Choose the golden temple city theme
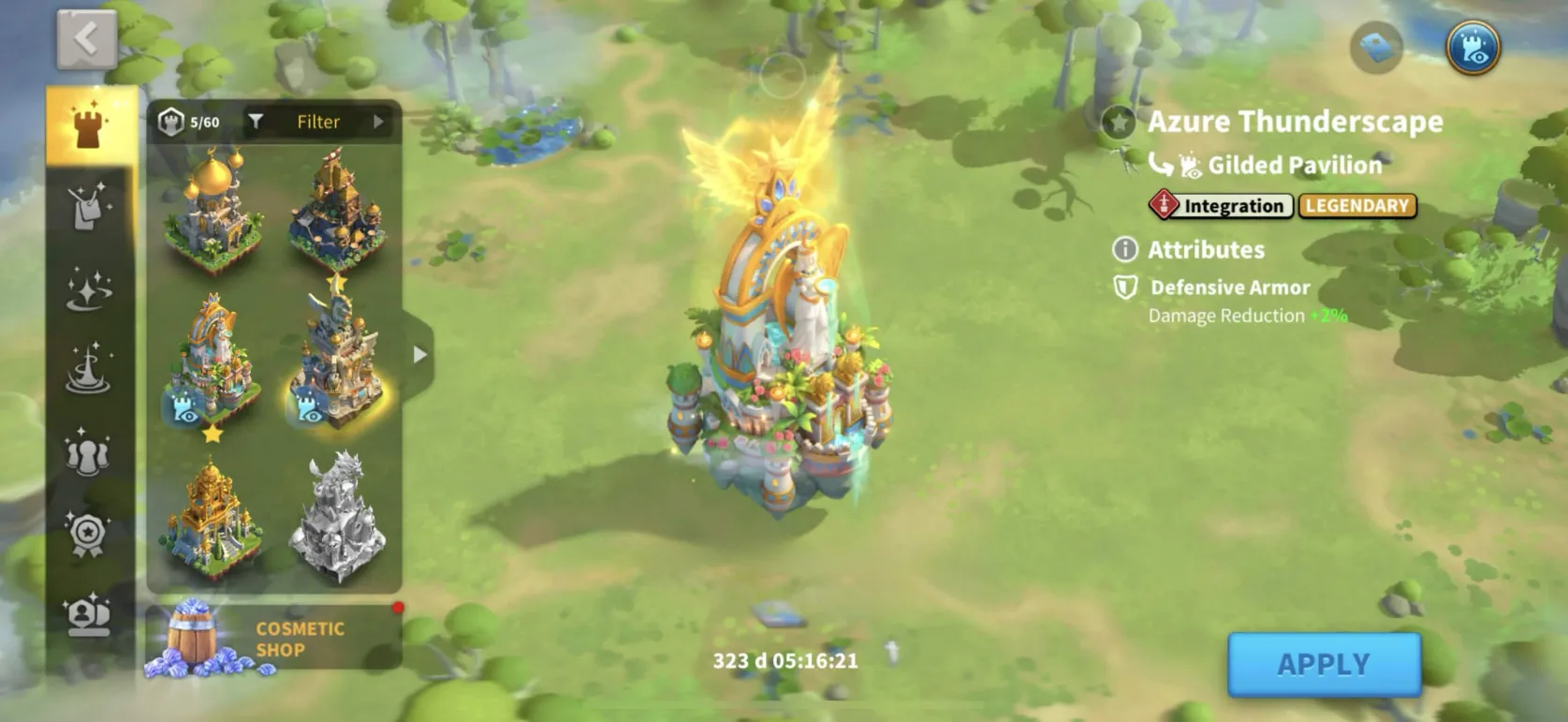The image size is (1568, 722). coord(212,517)
